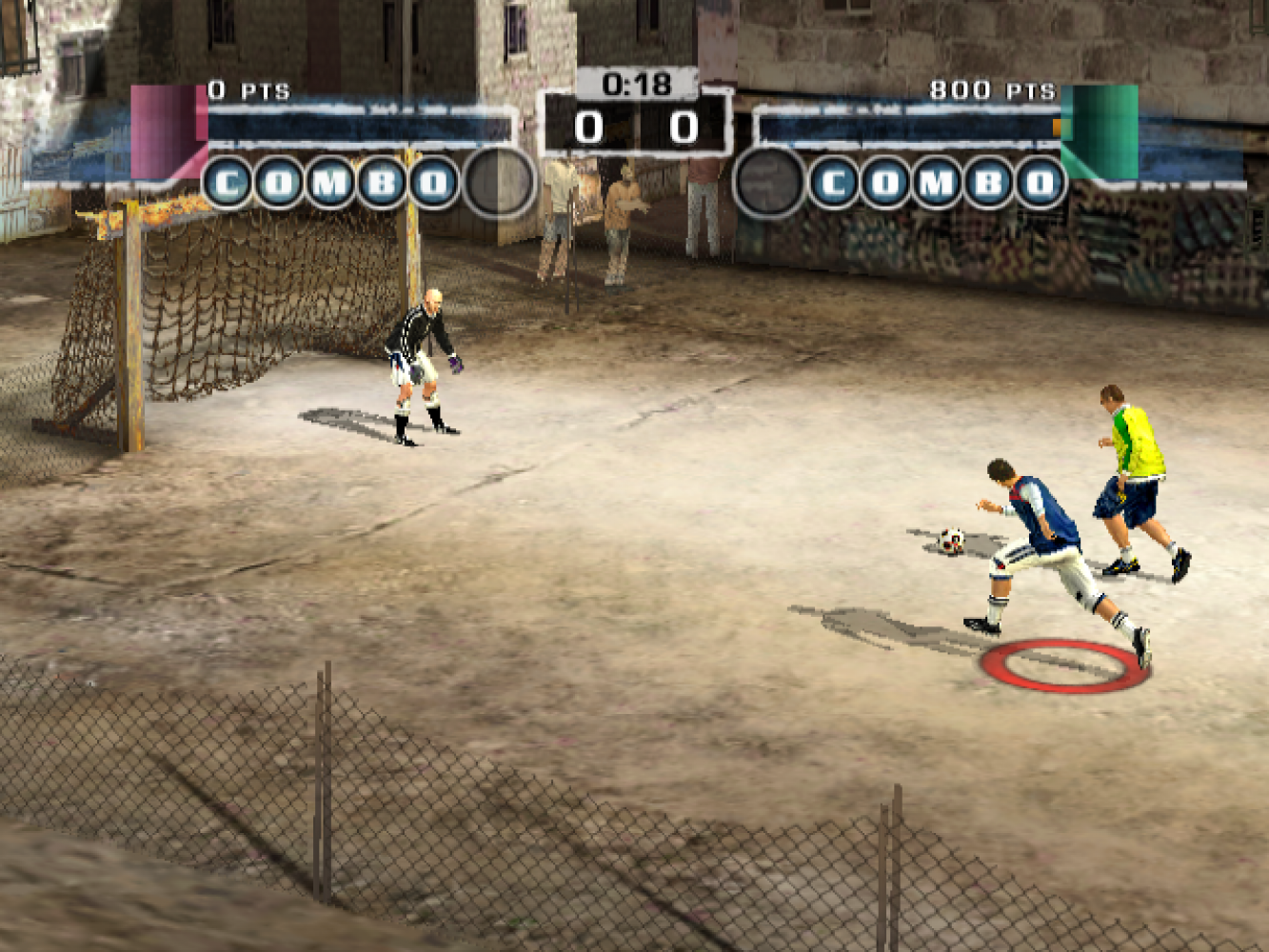Activate the pink team's grey gamebreaker orb

coord(499,181)
